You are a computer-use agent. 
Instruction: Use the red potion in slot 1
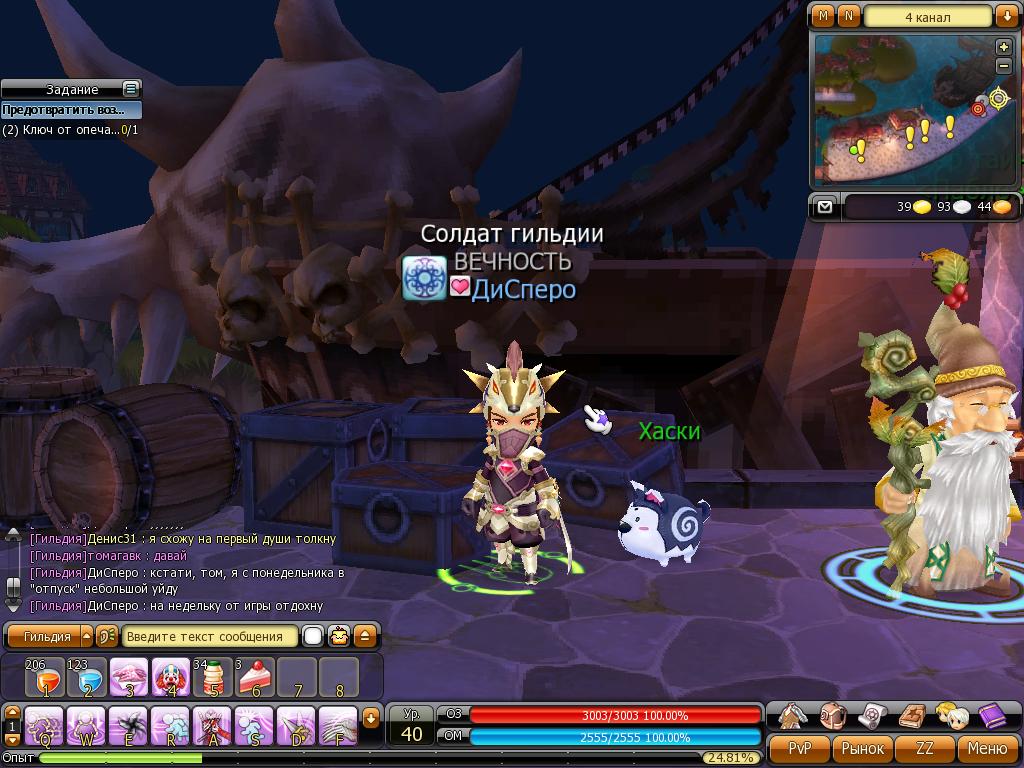pyautogui.click(x=45, y=678)
